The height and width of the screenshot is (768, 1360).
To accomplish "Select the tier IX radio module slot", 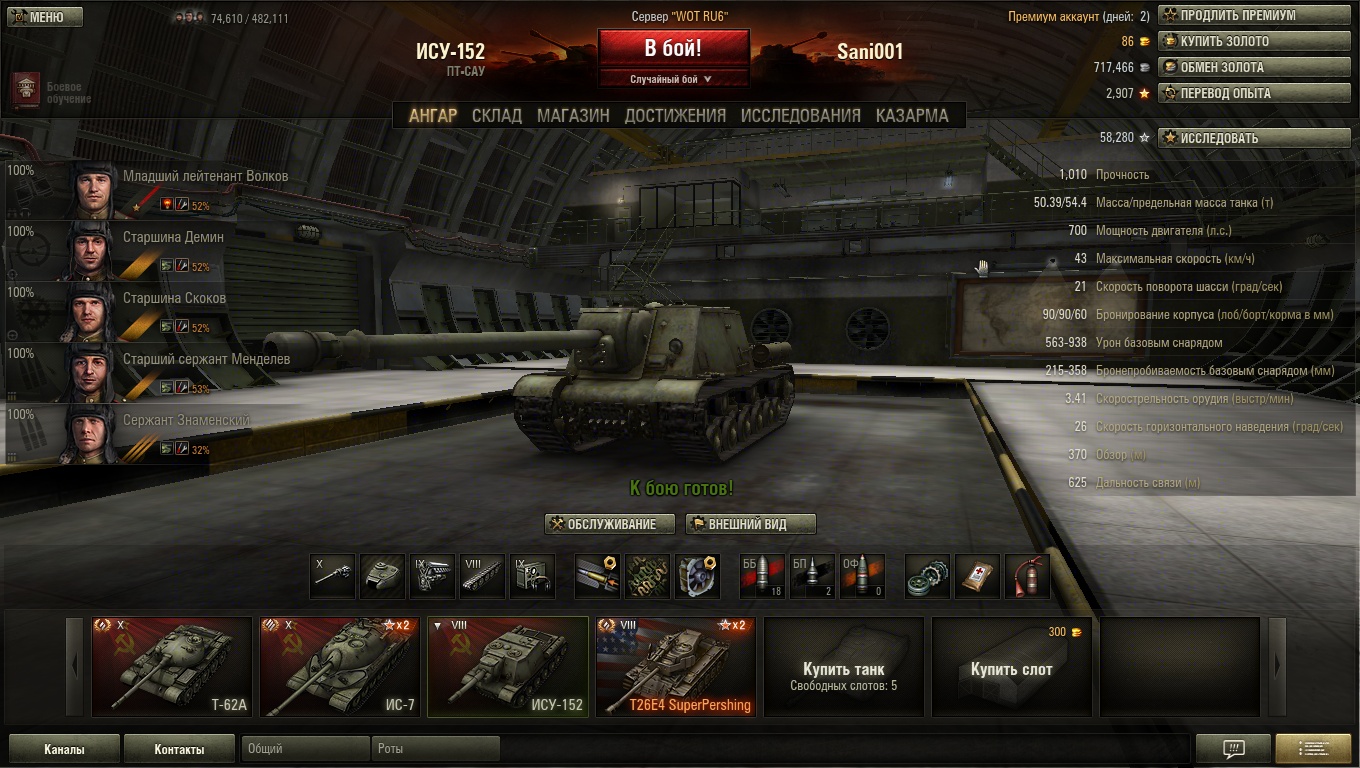I will (x=532, y=576).
